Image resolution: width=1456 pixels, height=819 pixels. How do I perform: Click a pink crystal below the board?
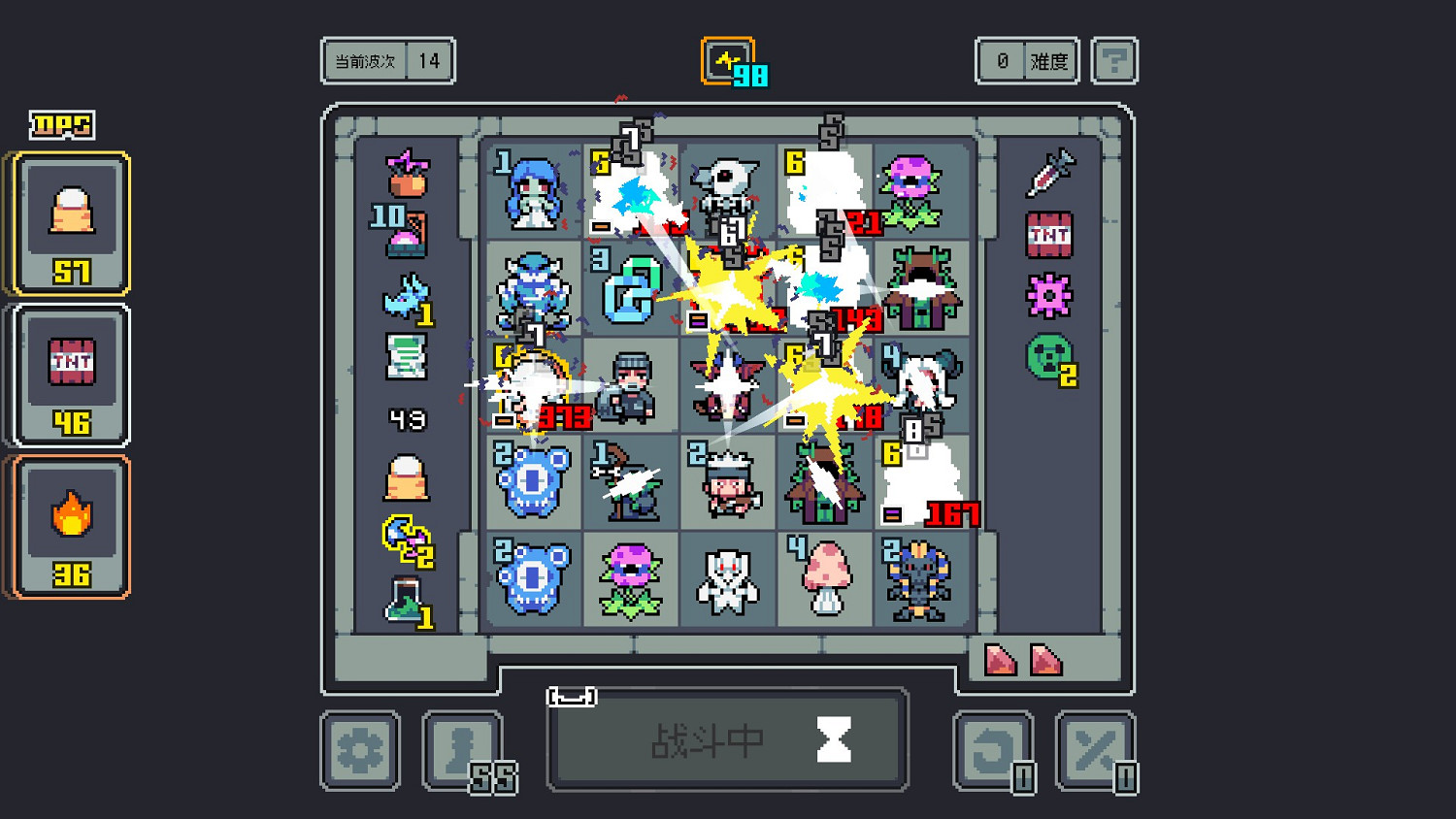[x=998, y=662]
